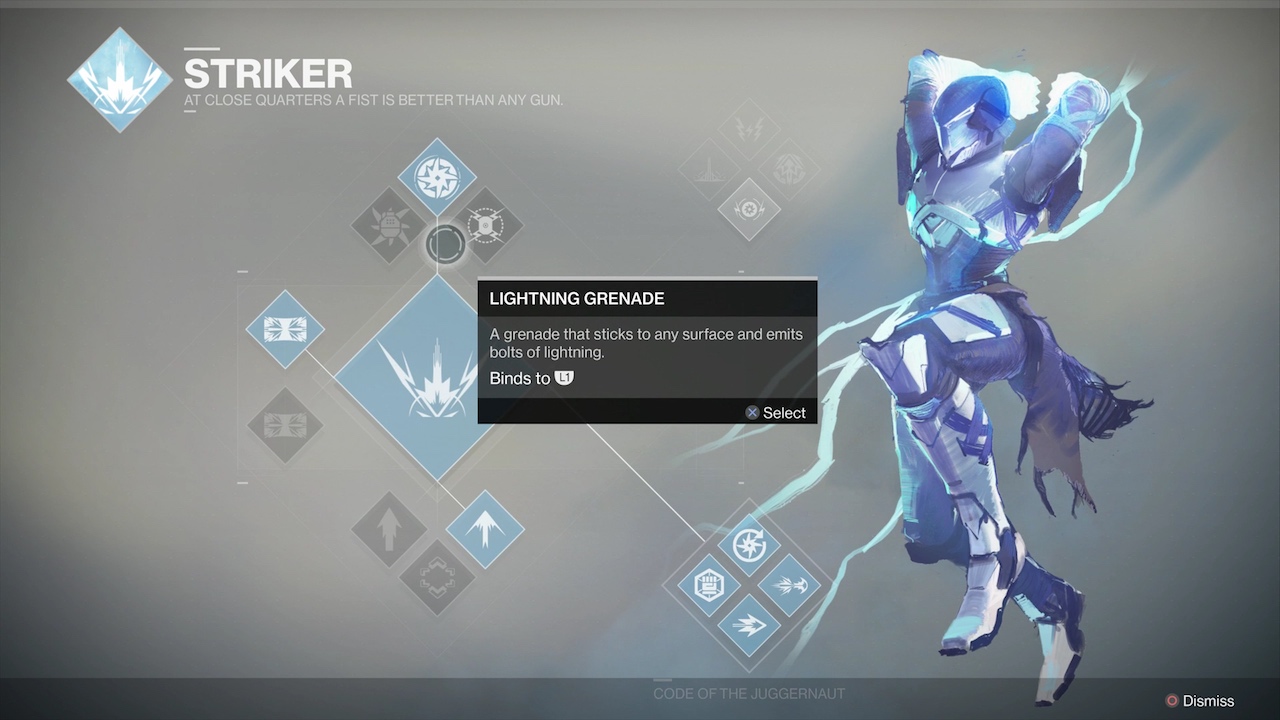This screenshot has height=720, width=1280.
Task: Select the twin lightning bolts perk
Action: (x=749, y=129)
